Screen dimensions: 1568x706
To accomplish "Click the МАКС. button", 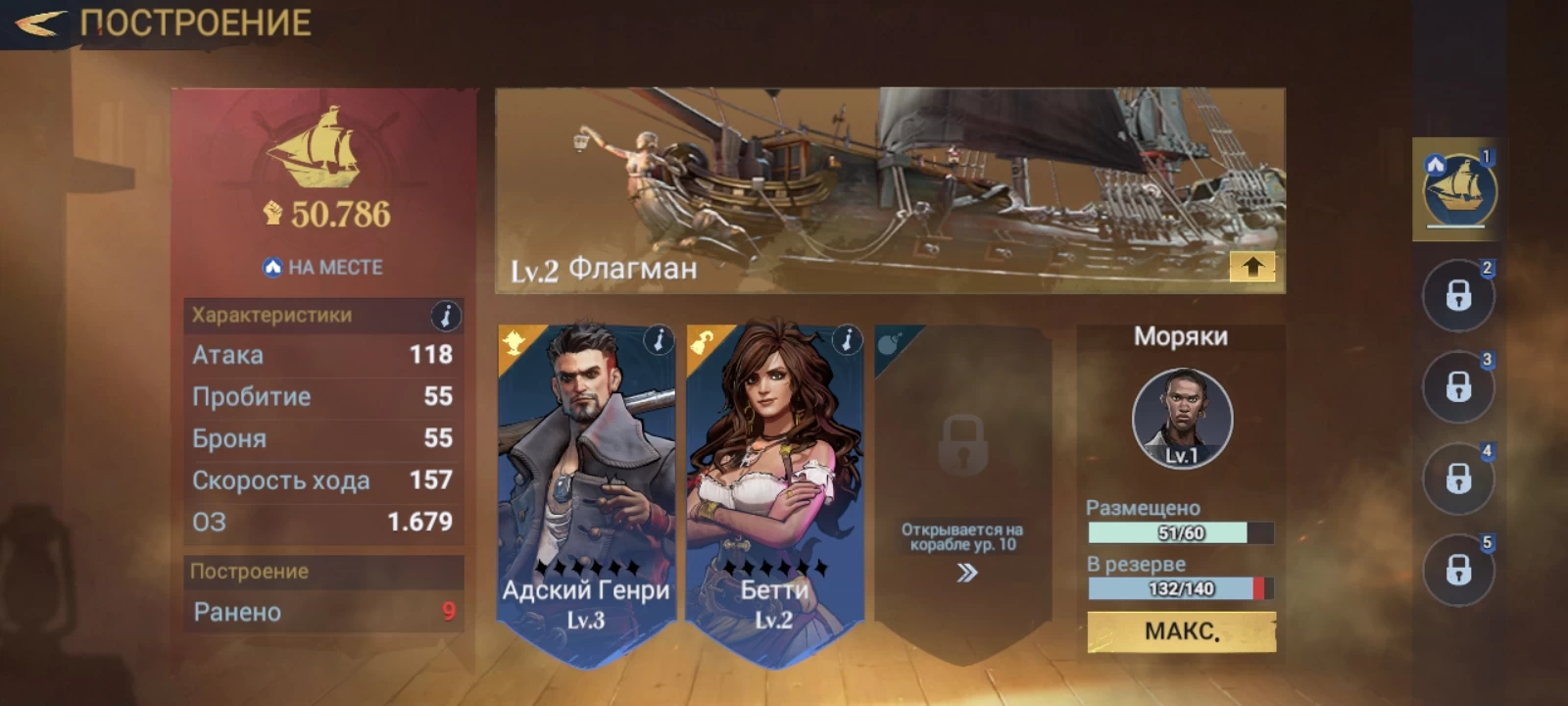I will pyautogui.click(x=1182, y=631).
